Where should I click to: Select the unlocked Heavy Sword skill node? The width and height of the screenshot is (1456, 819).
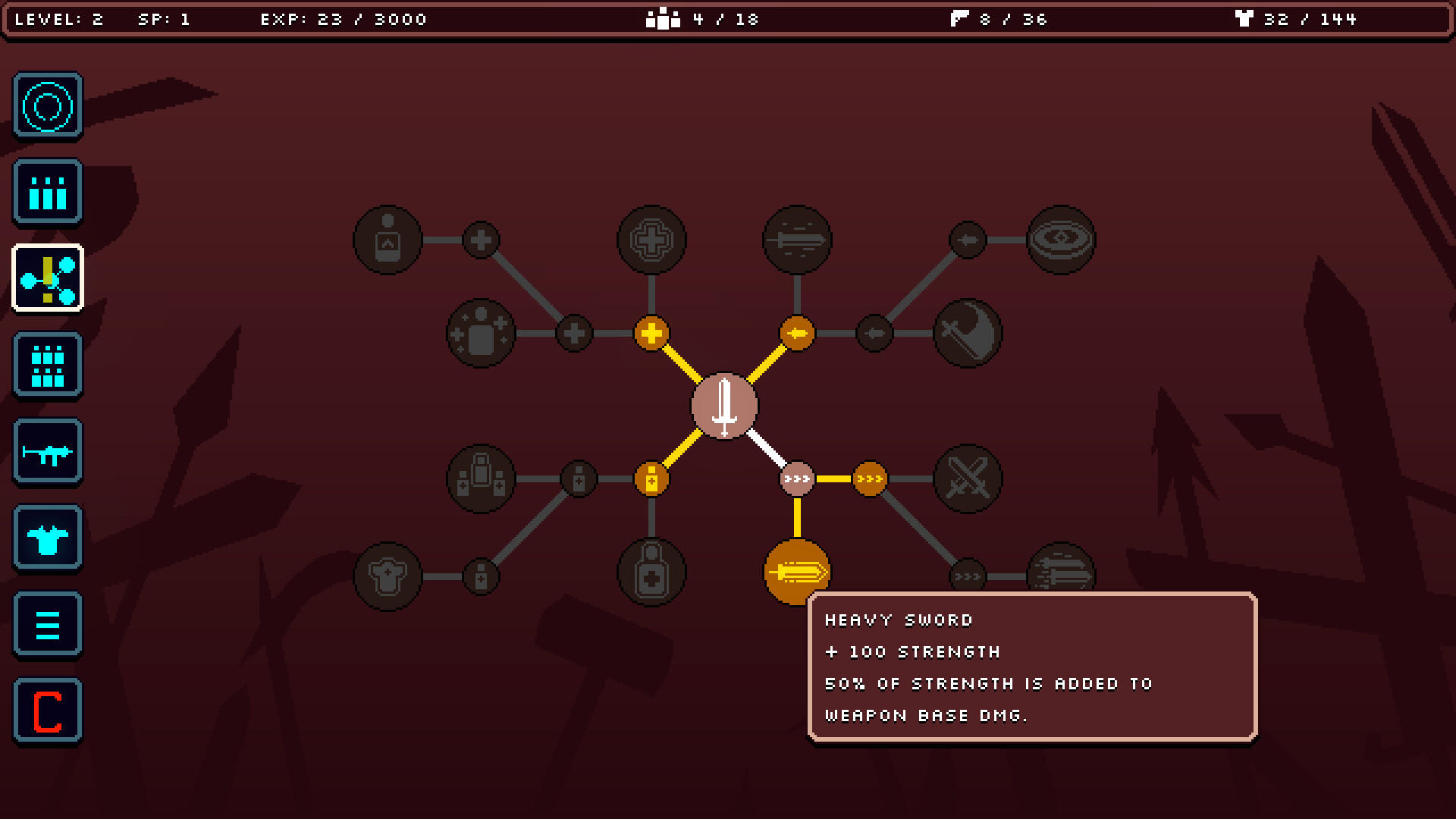pyautogui.click(x=796, y=573)
